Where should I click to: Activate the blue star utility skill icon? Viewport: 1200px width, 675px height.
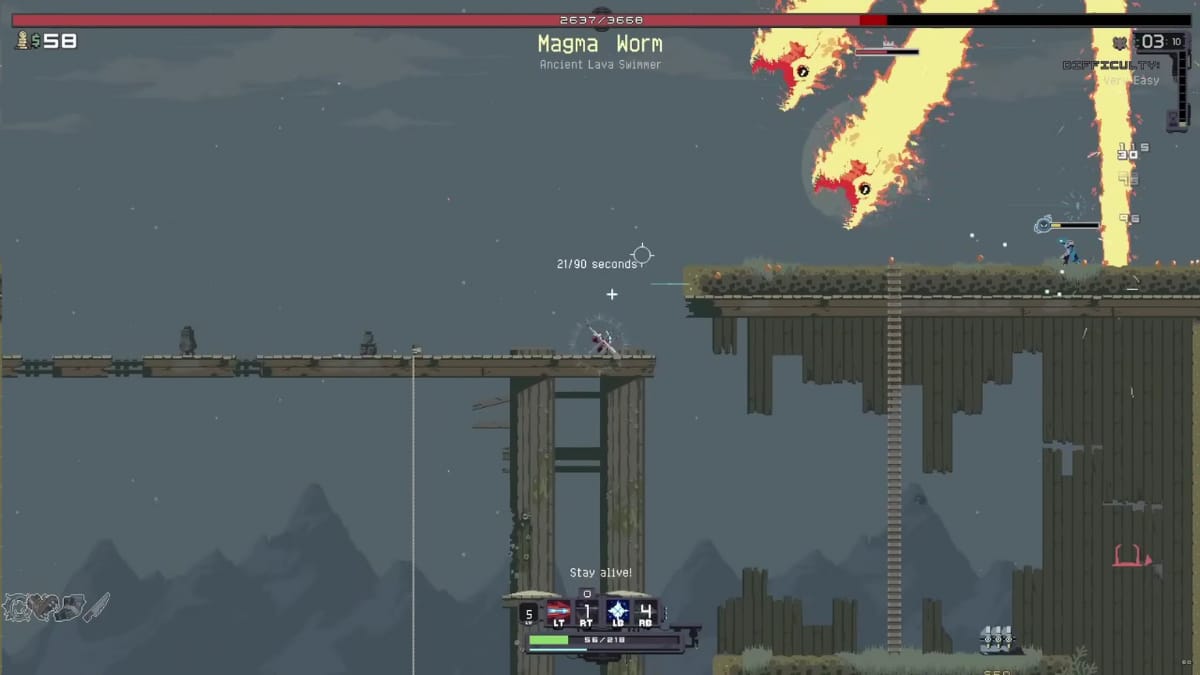[x=617, y=612]
